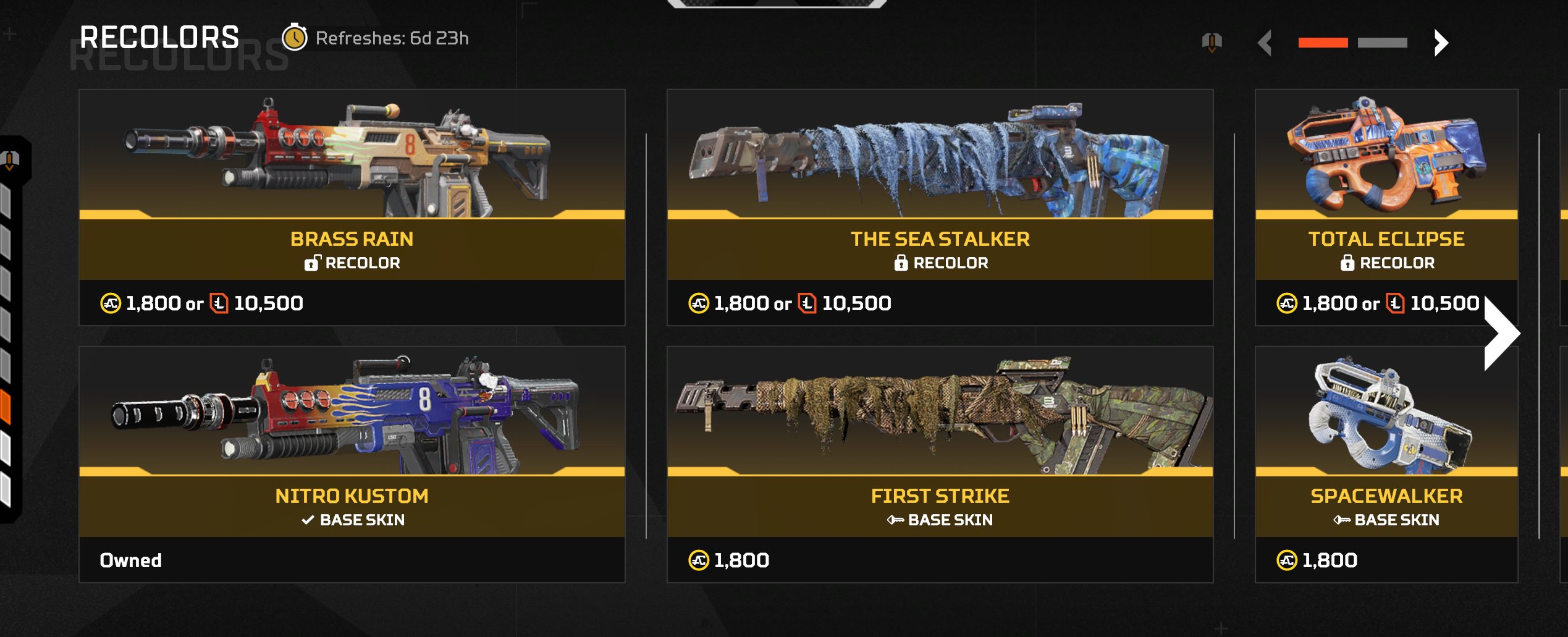Click the large white scroll-right chevron
The image size is (1568, 637).
coord(1501,334)
